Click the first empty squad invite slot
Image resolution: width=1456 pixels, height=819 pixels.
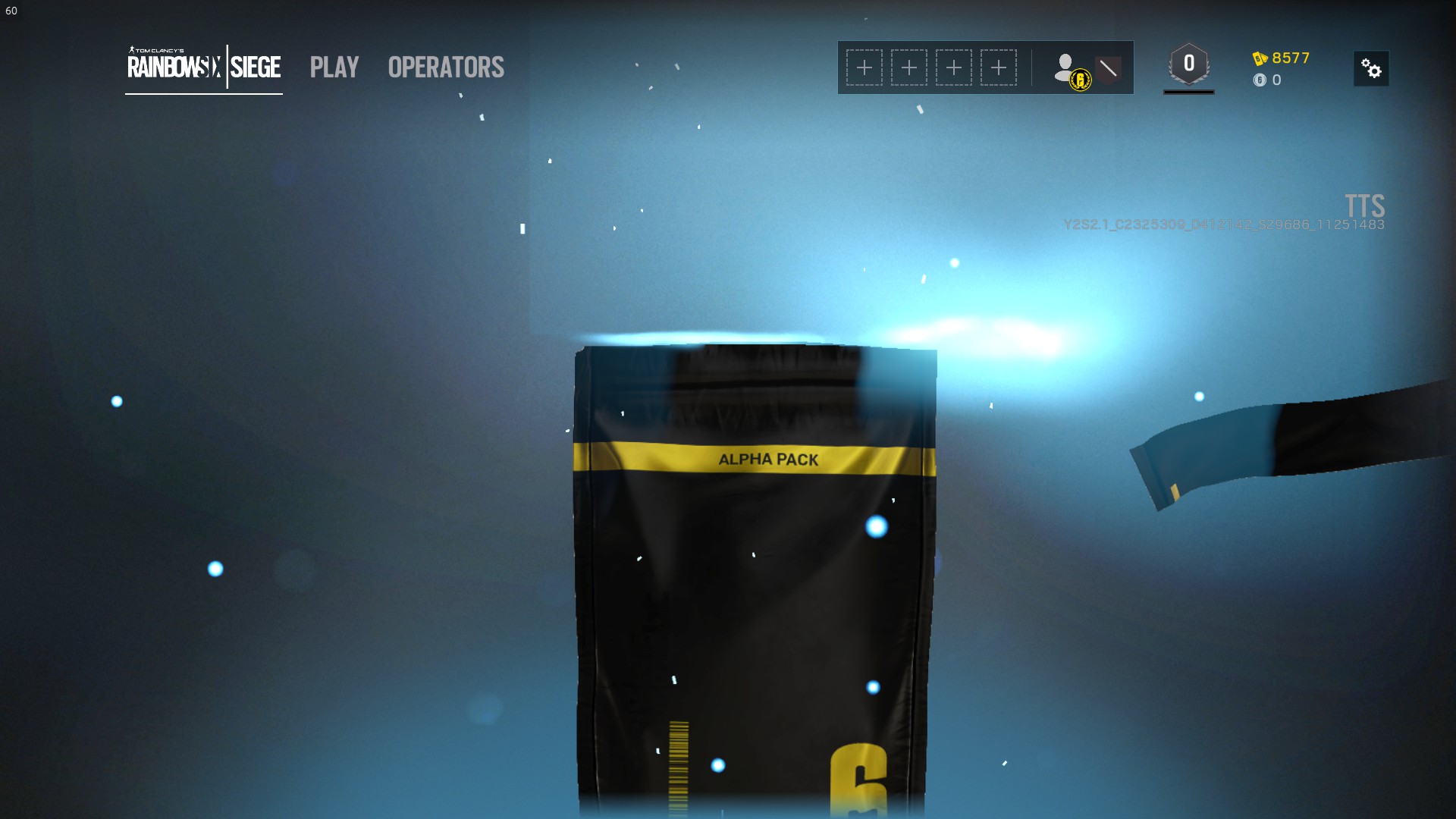[x=864, y=67]
